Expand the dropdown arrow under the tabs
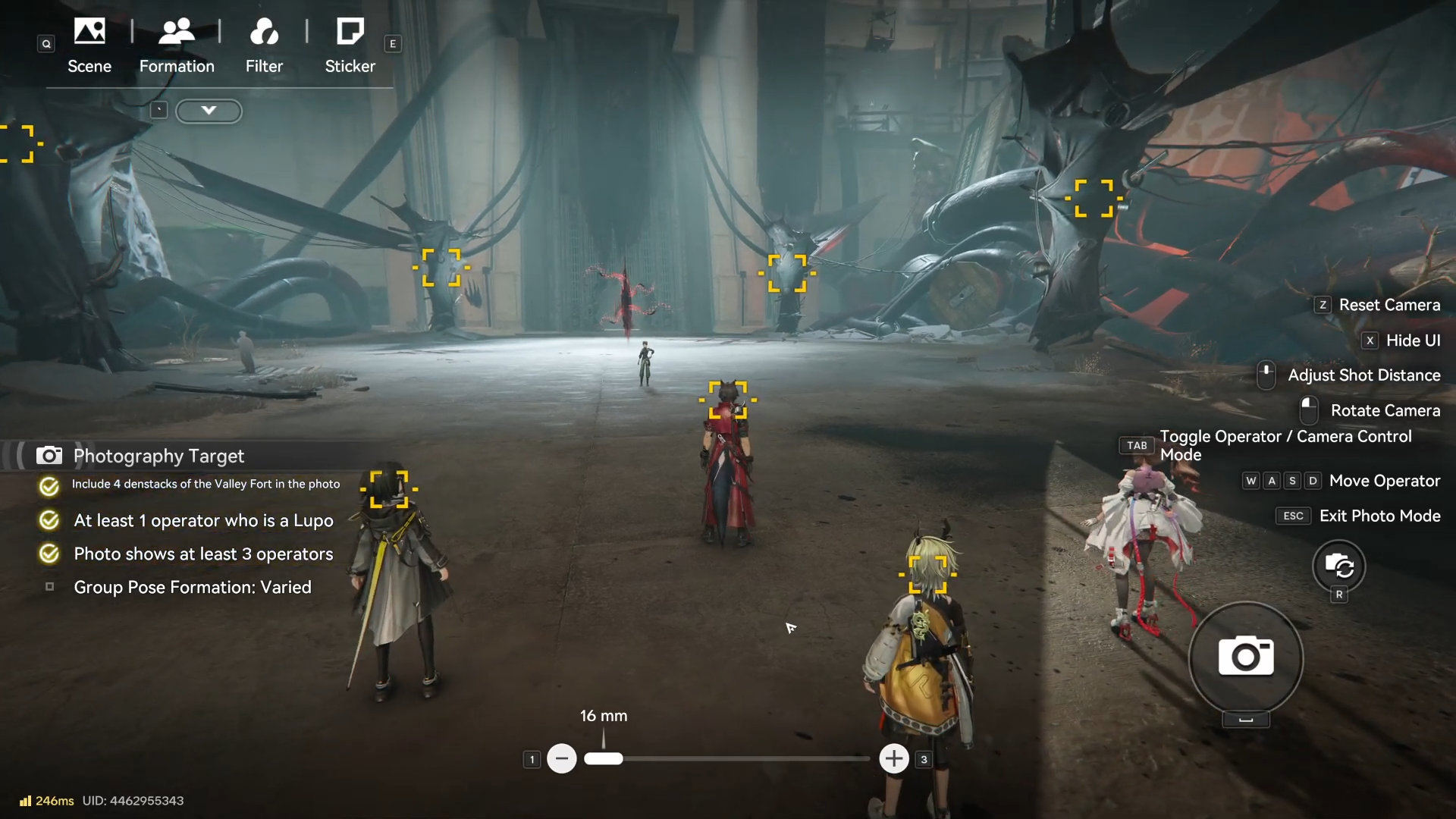Image resolution: width=1456 pixels, height=819 pixels. pos(209,111)
